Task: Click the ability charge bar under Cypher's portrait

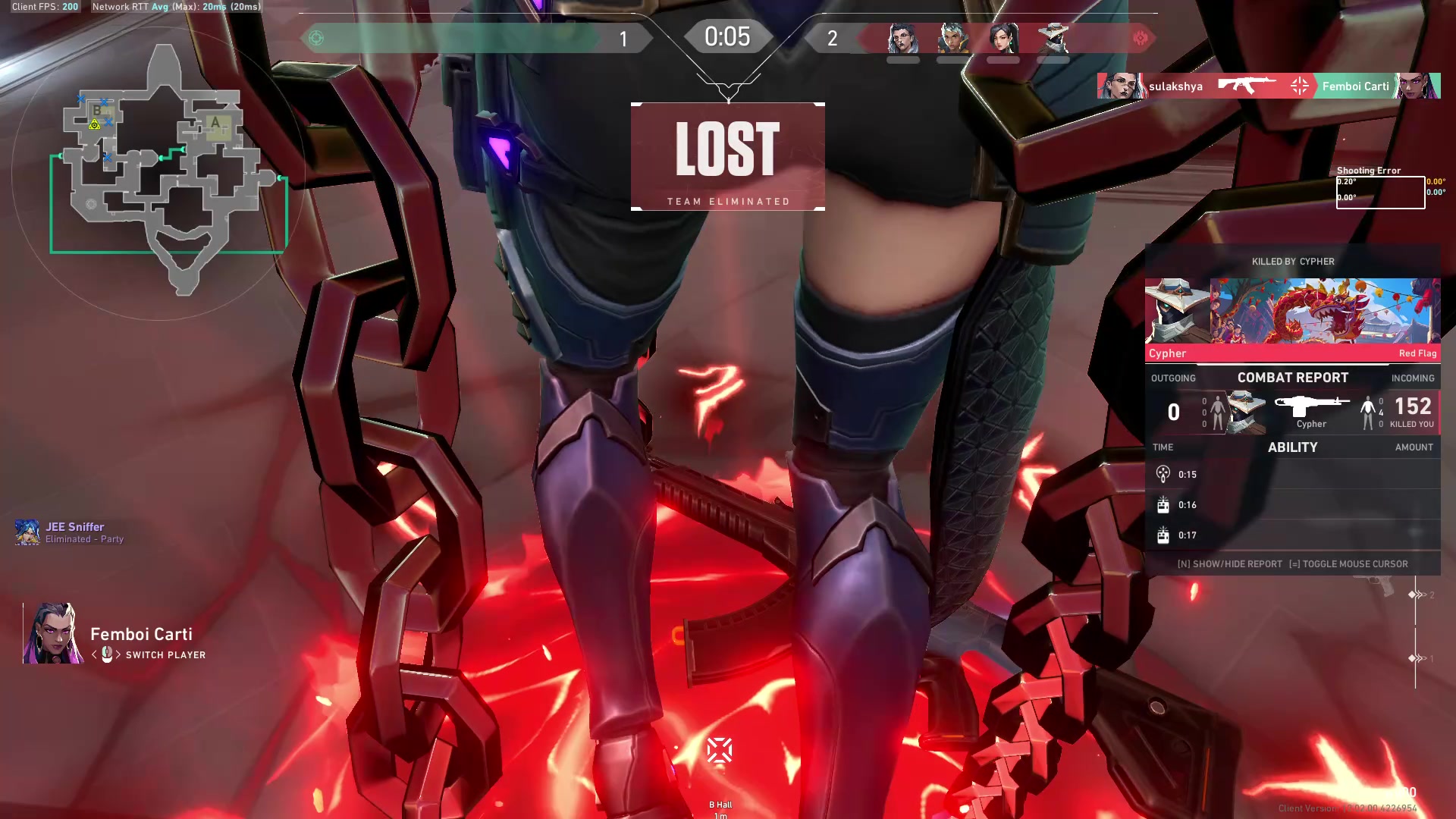Action: click(x=1053, y=58)
